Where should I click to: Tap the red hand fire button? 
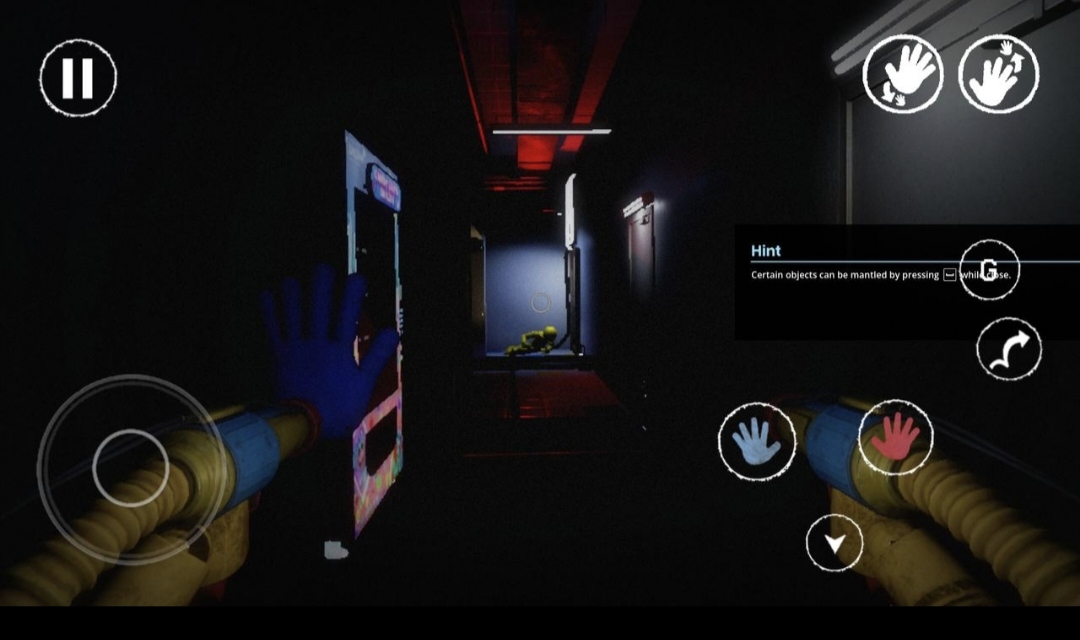click(x=895, y=437)
